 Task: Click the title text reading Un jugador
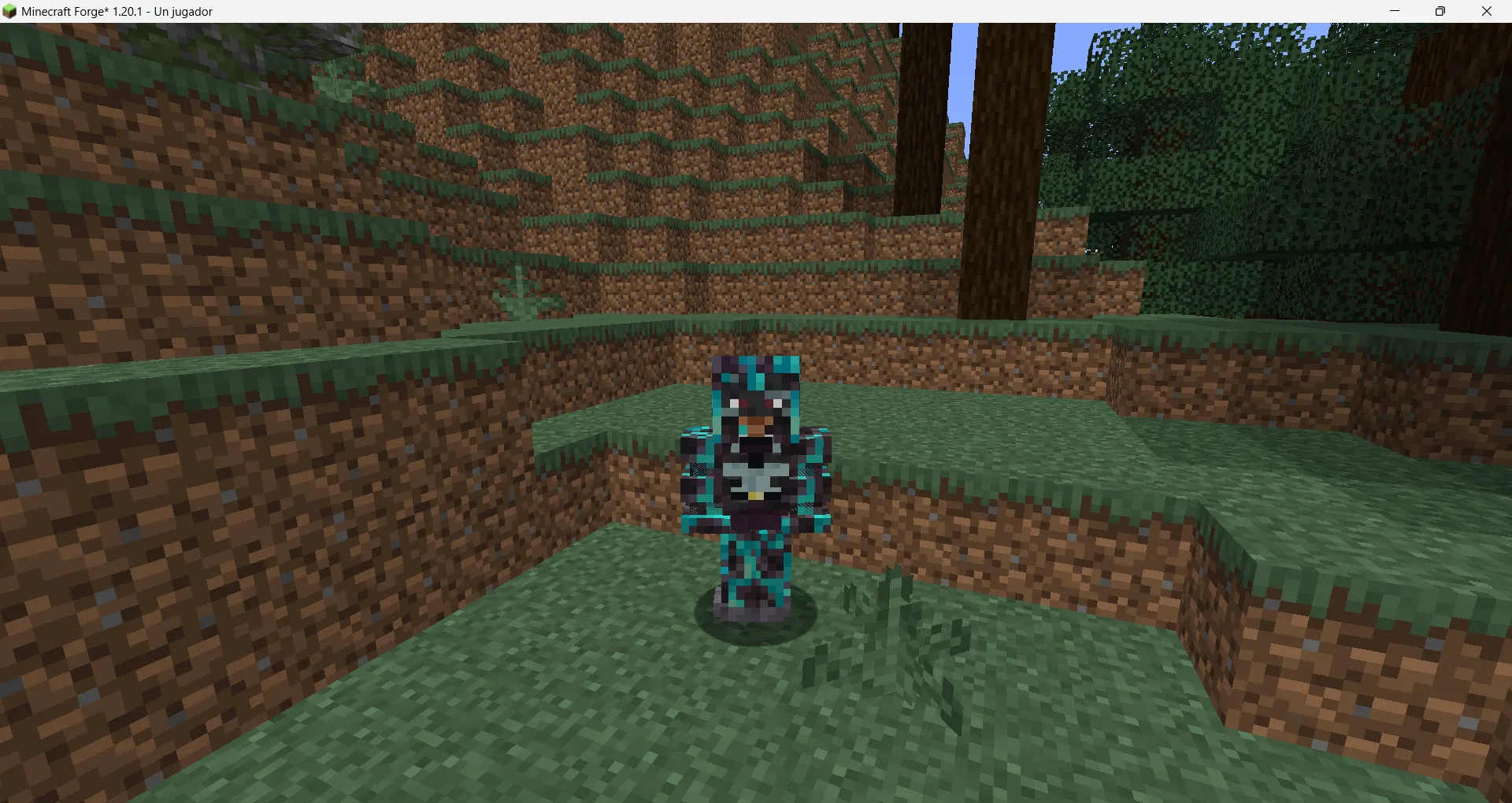pyautogui.click(x=183, y=11)
